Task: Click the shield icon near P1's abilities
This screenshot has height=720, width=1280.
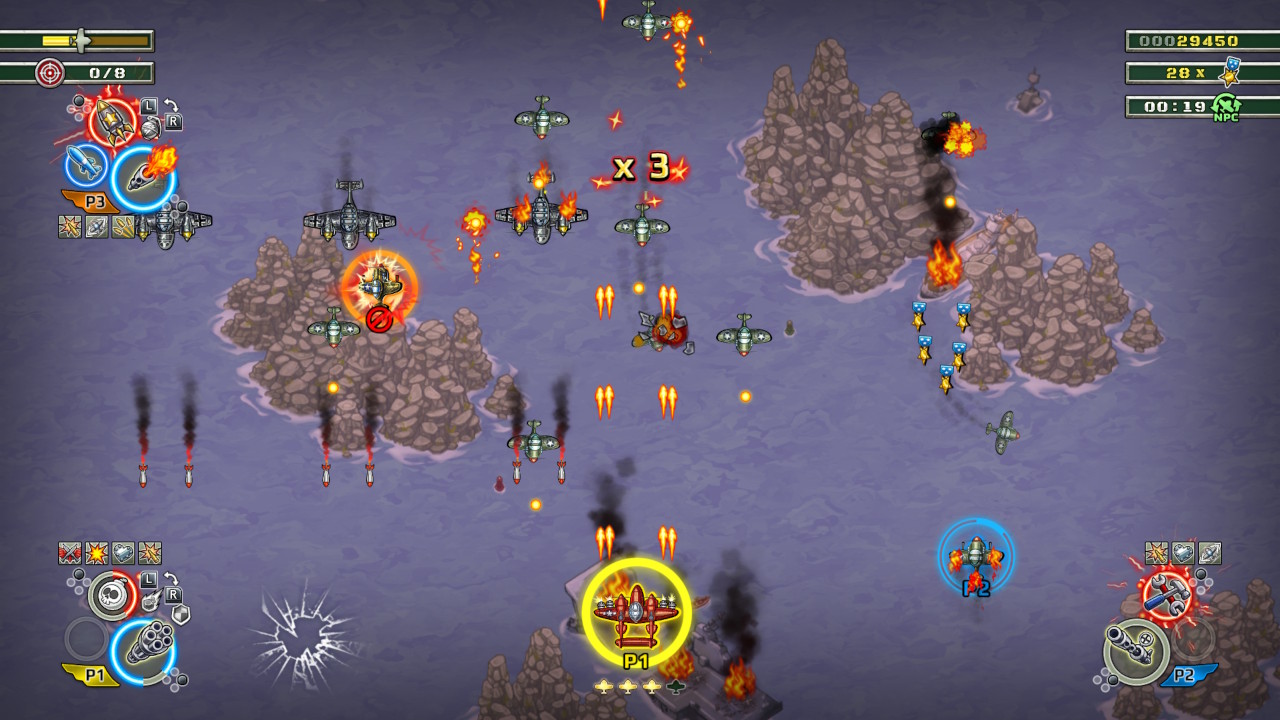Action: [x=179, y=614]
